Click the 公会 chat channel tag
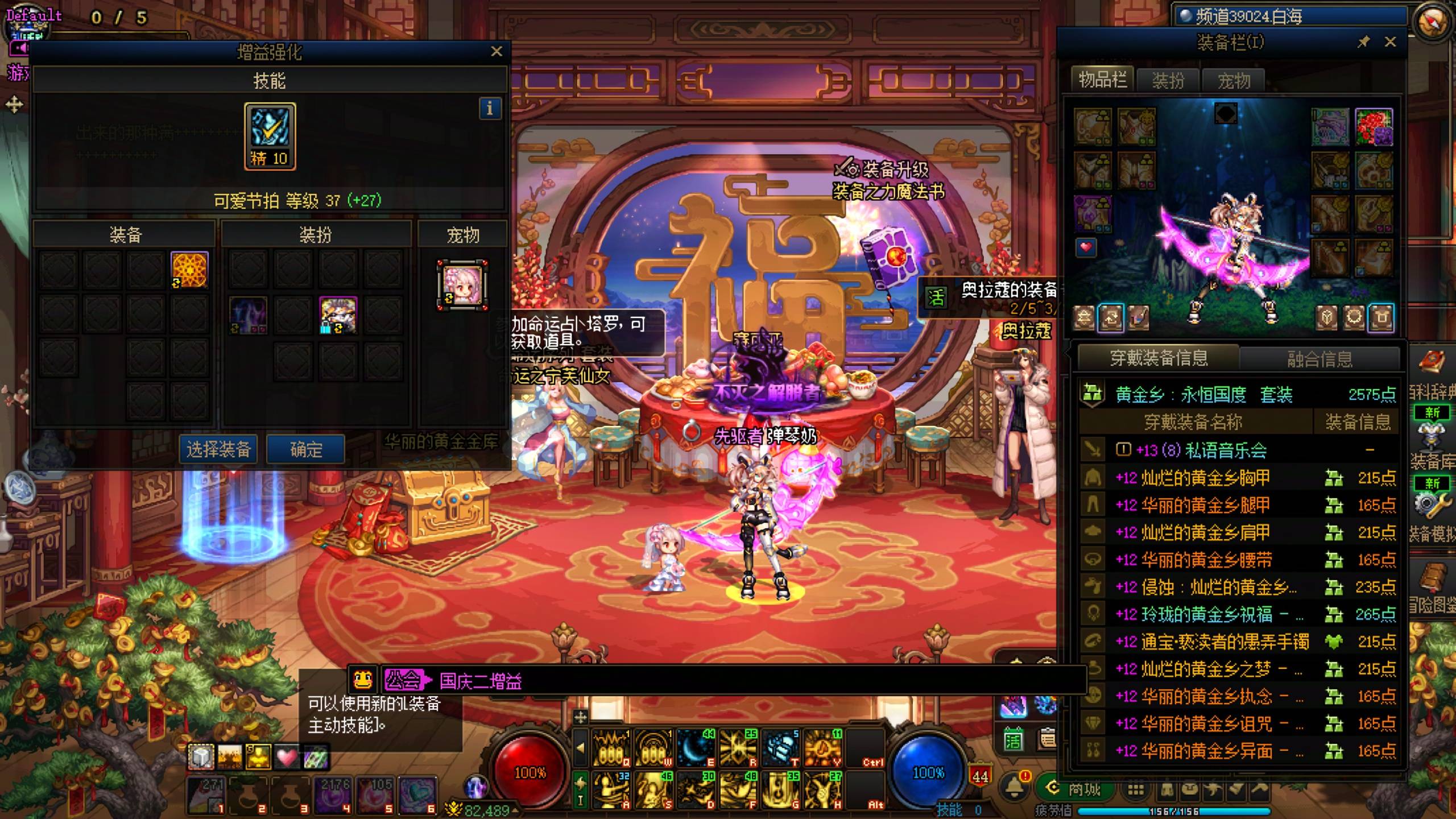1456x819 pixels. coord(403,680)
